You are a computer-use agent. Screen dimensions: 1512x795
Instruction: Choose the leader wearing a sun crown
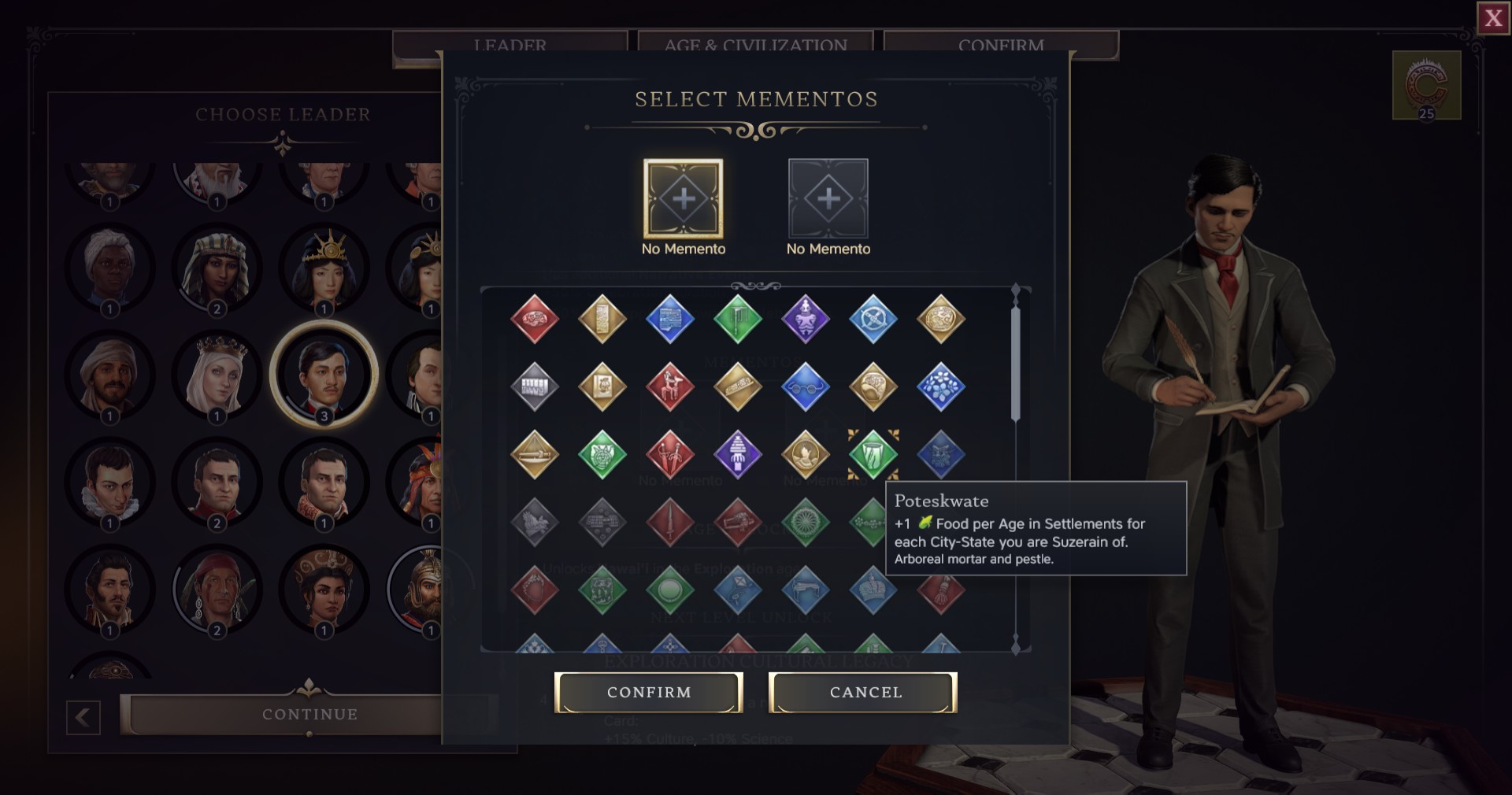(324, 268)
